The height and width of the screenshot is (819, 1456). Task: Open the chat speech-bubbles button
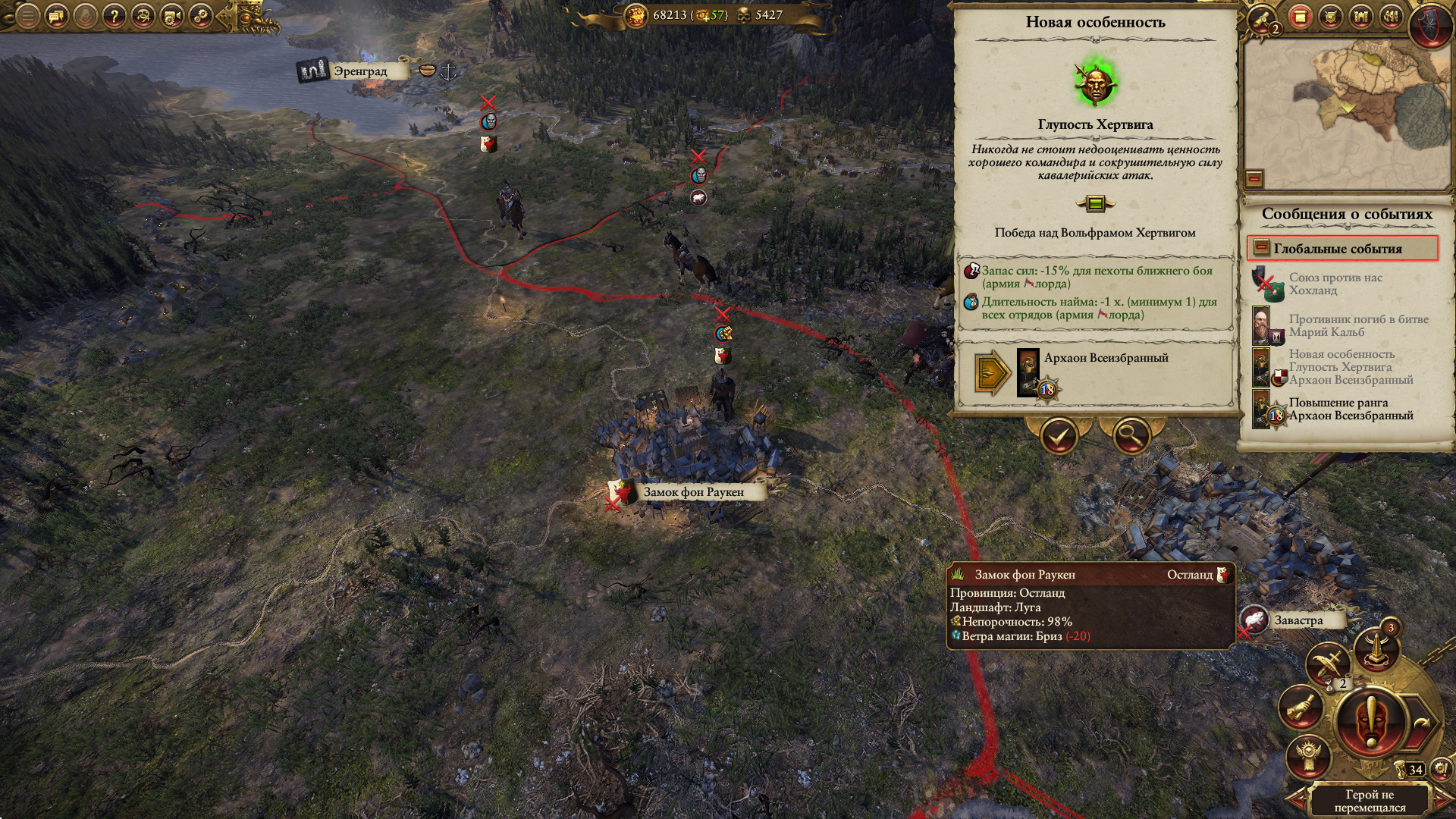coord(57,15)
